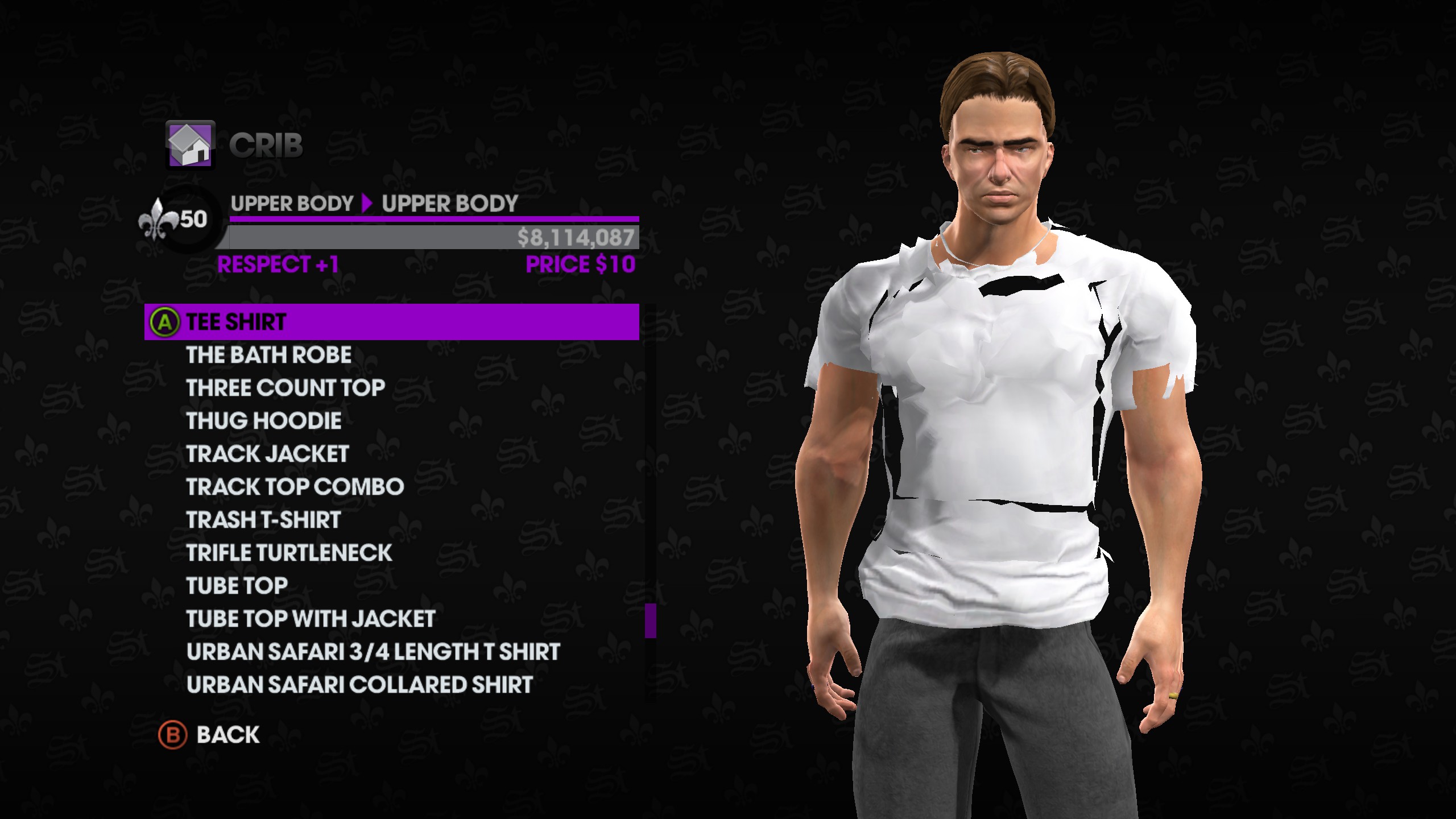Choose the Trifle Turtleneck
The width and height of the screenshot is (1456, 819).
289,553
